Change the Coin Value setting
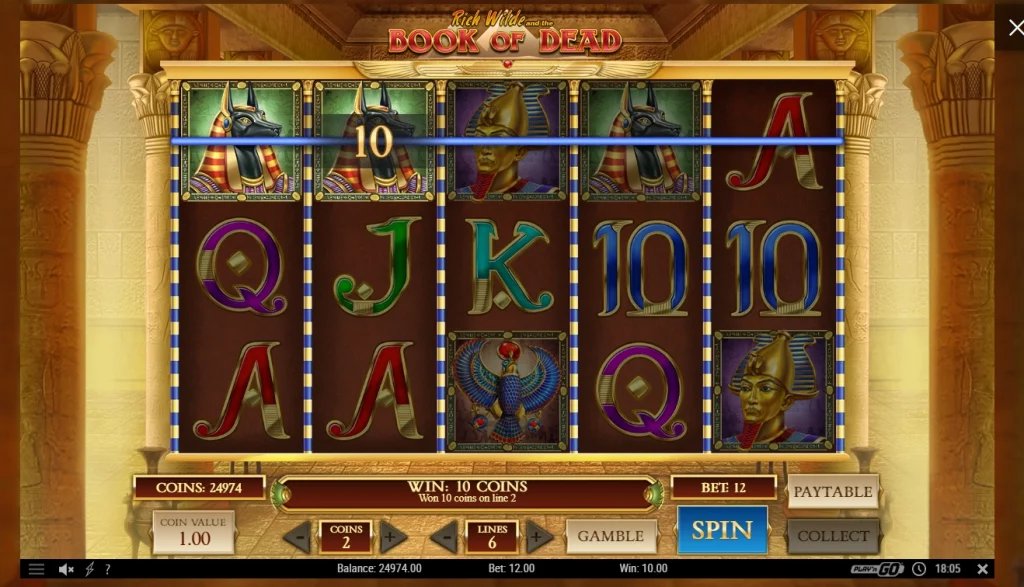The width and height of the screenshot is (1024, 587). 193,532
